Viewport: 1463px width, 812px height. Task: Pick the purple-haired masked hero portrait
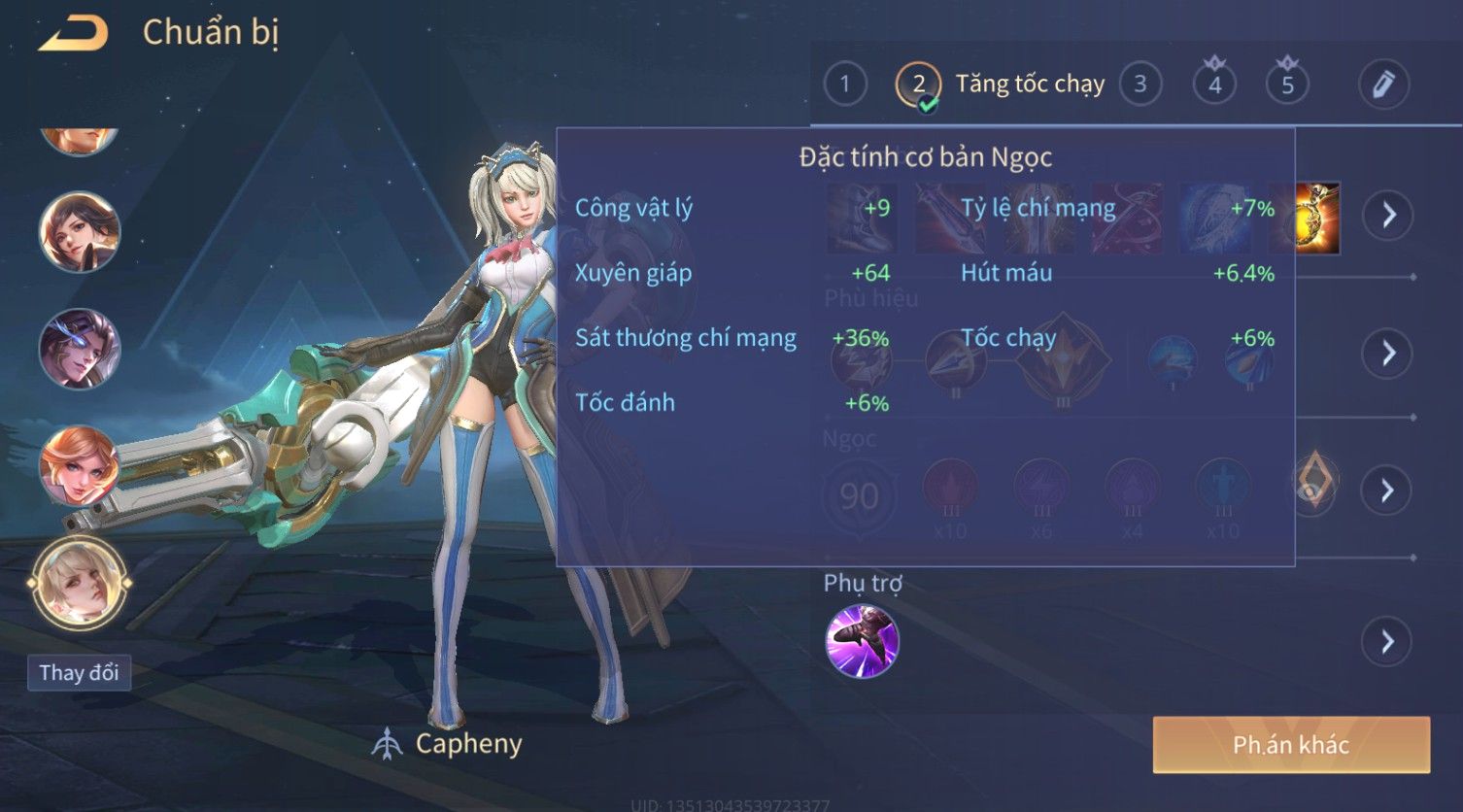click(79, 349)
